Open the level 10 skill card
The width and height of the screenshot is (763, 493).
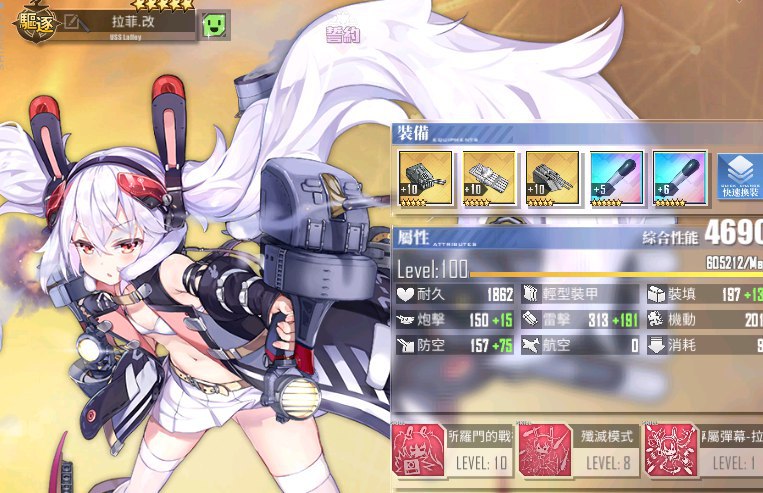click(x=452, y=448)
